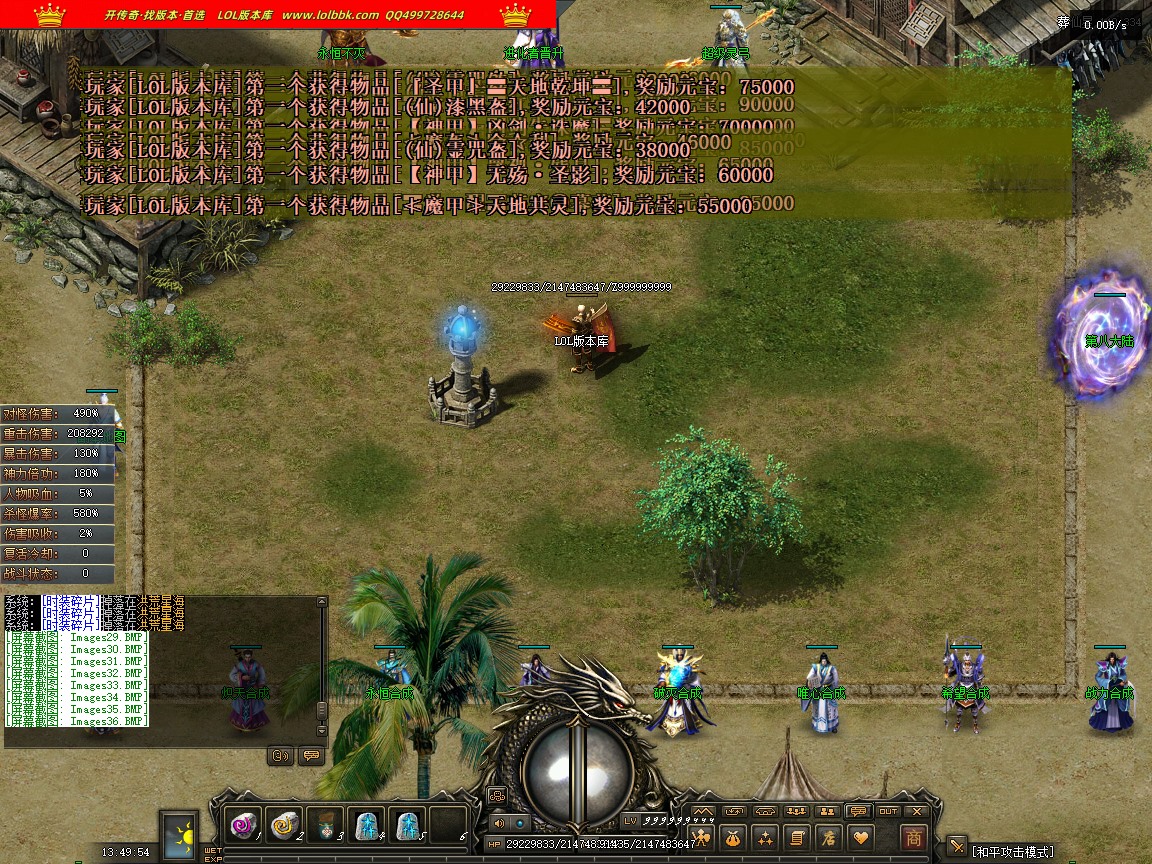
Task: Open the quest scroll icon
Action: click(x=796, y=837)
